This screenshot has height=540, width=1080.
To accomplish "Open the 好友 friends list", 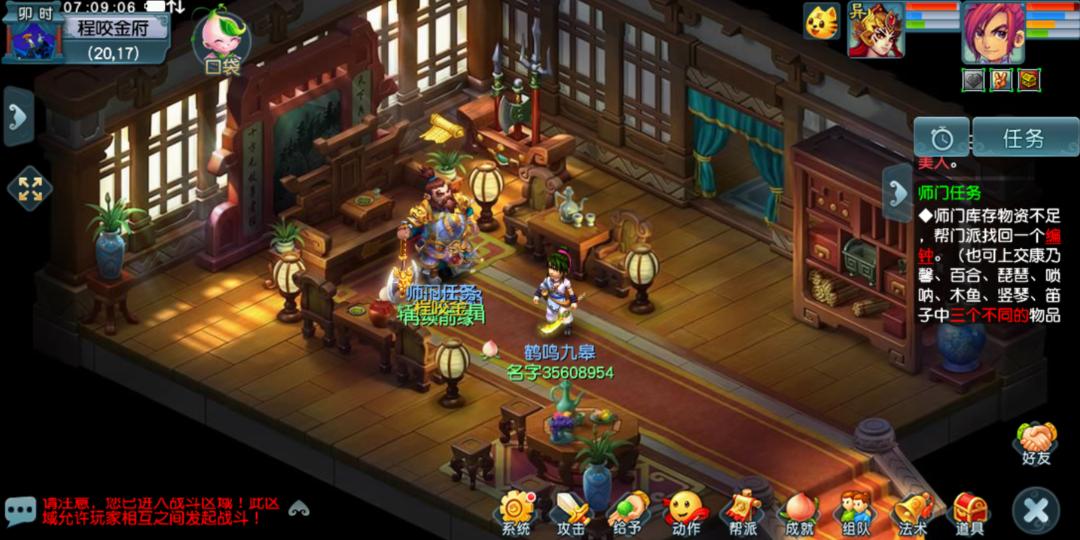I will [1037, 442].
